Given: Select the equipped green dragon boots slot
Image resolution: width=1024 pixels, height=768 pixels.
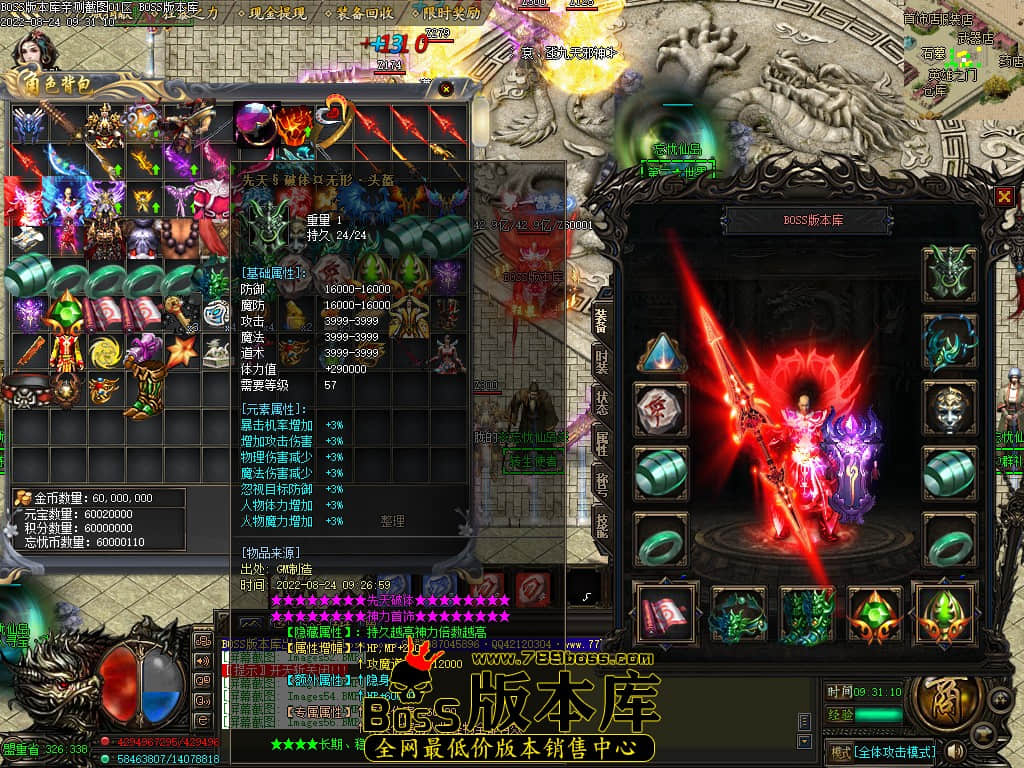Looking at the screenshot, I should (807, 613).
